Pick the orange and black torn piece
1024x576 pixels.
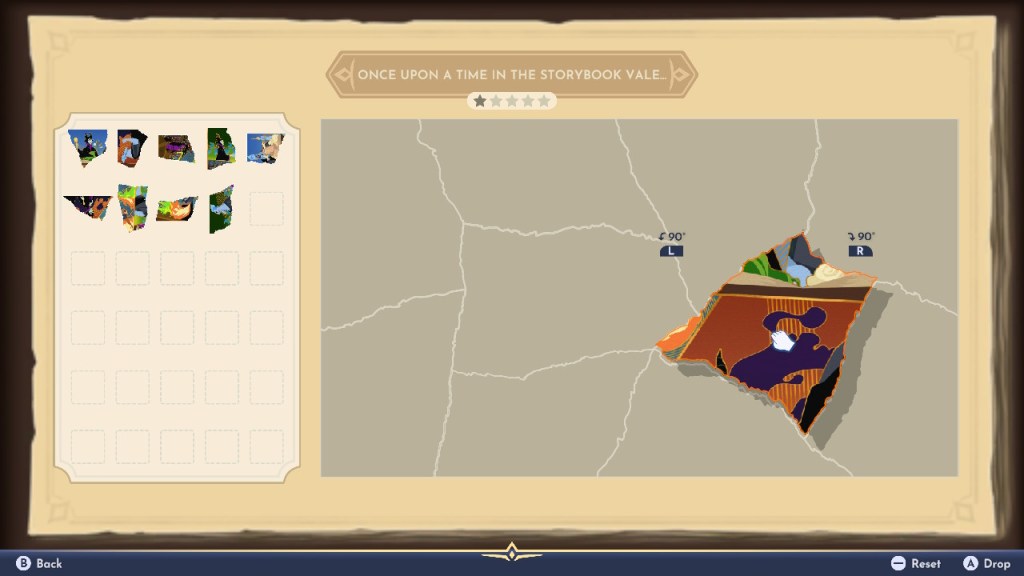tap(131, 147)
